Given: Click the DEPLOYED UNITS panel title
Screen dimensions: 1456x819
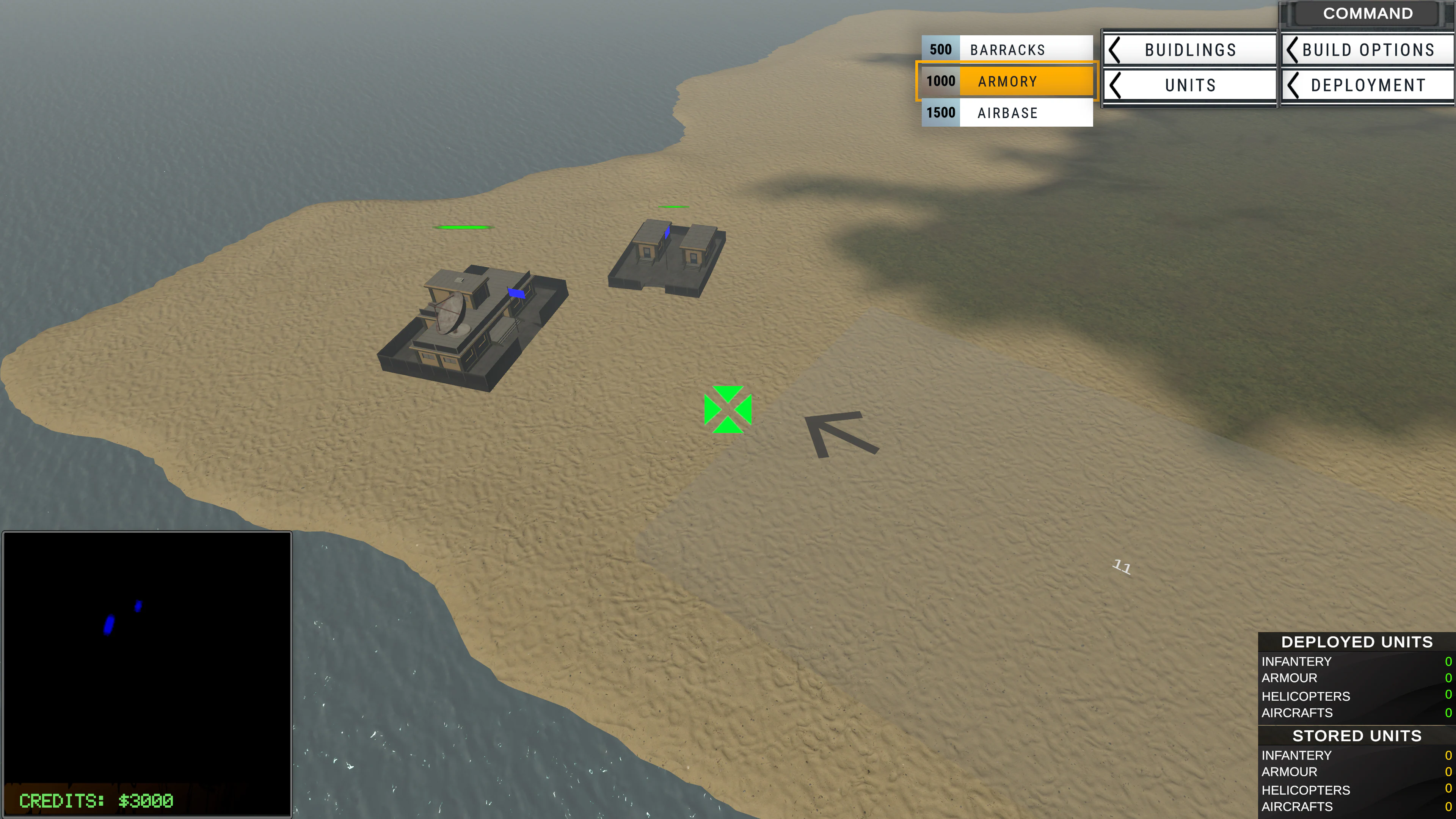Looking at the screenshot, I should click(x=1356, y=642).
